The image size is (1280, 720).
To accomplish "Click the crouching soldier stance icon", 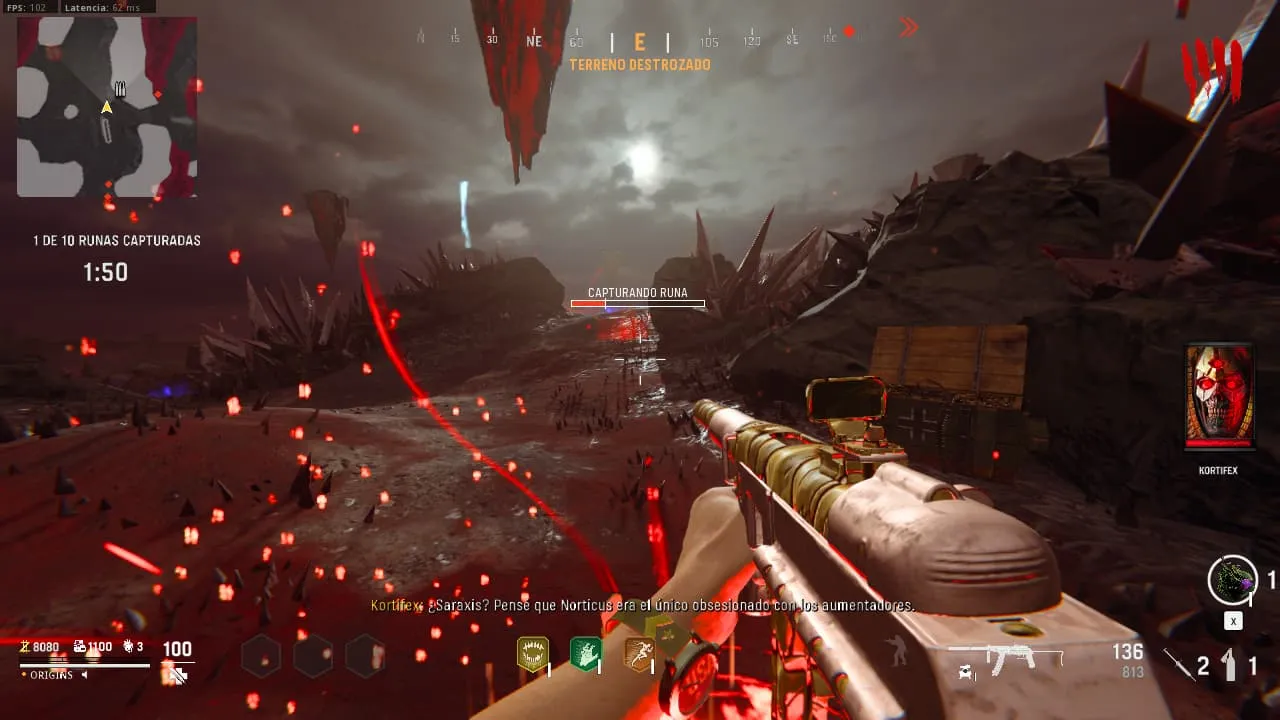I will coord(899,651).
